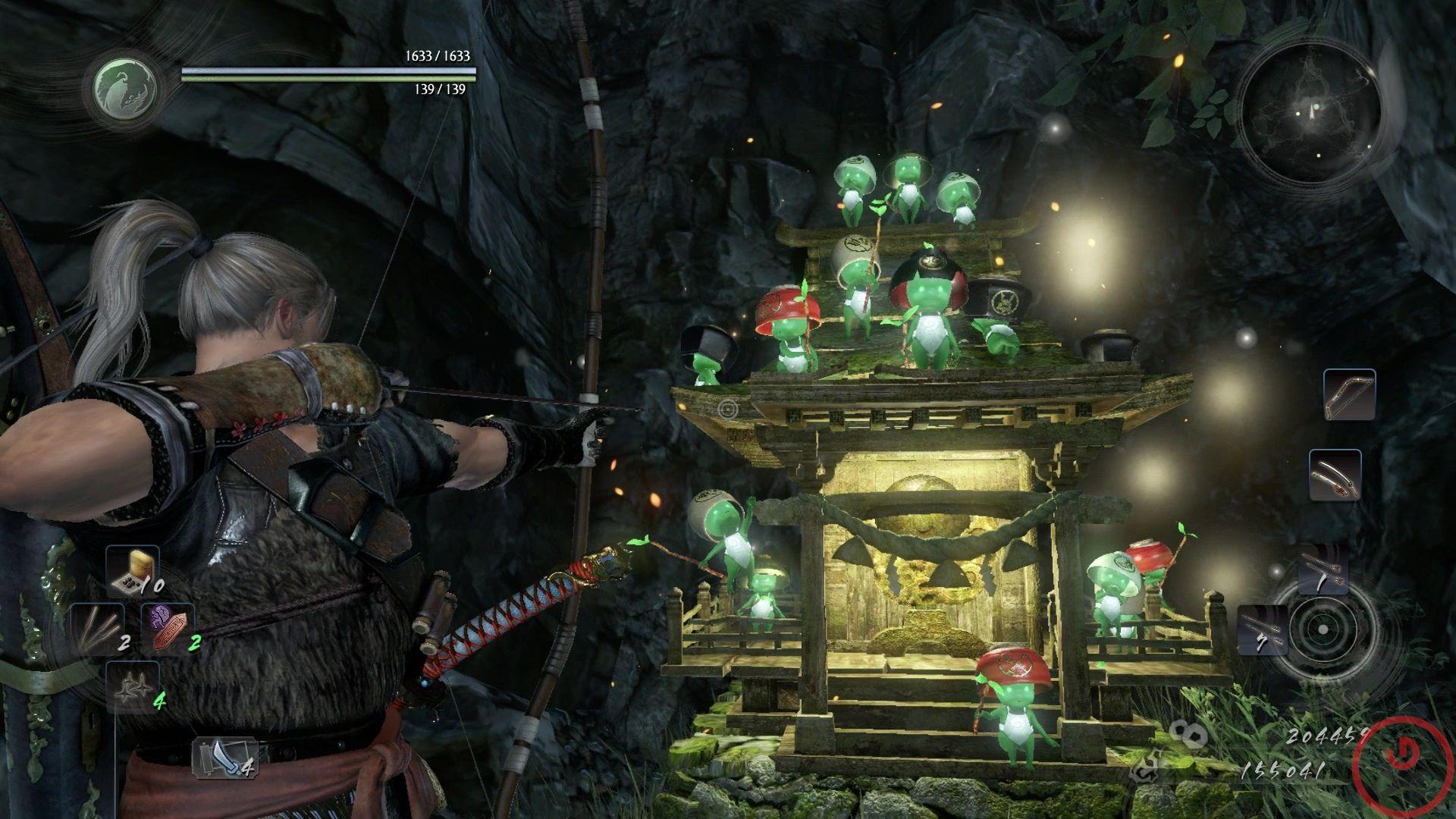The image size is (1456, 819).
Task: Toggle the highlighted dual swords loadout
Action: pos(1335,476)
